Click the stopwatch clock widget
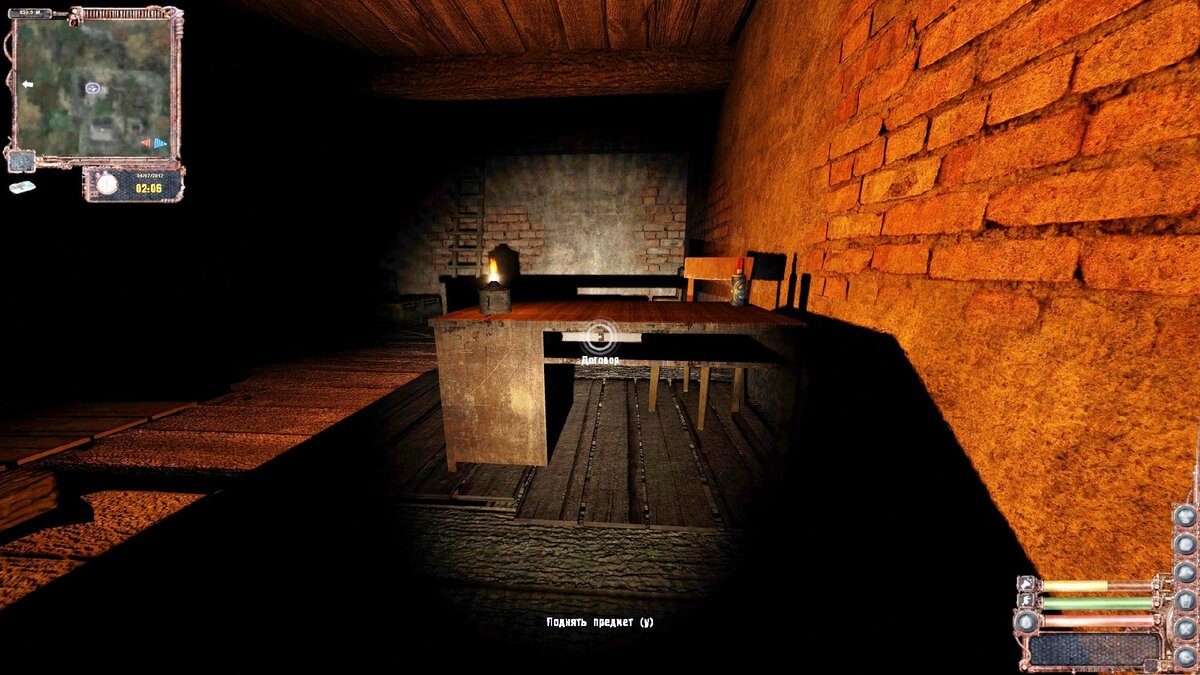 (107, 184)
